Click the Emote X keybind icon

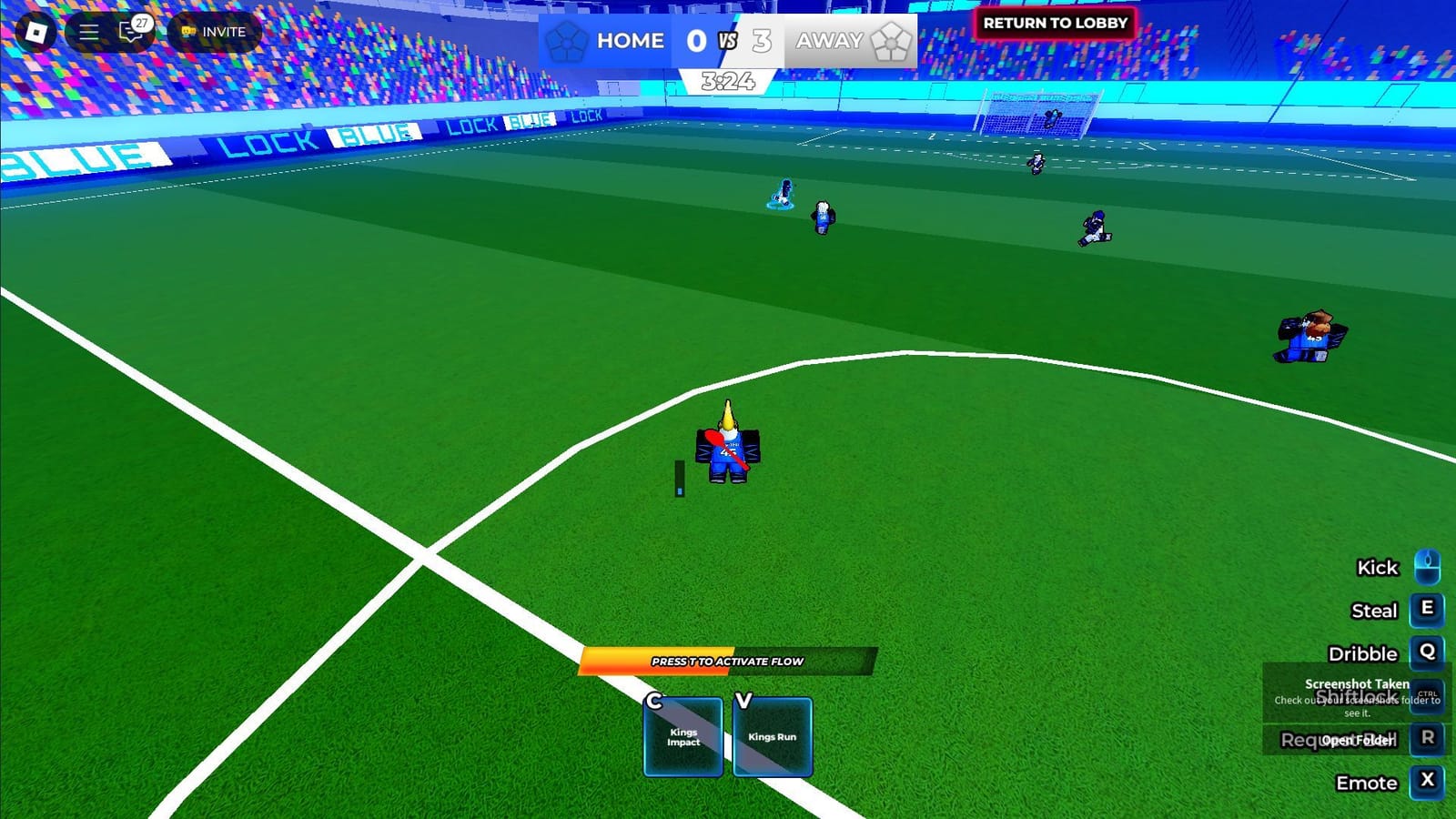[1428, 783]
